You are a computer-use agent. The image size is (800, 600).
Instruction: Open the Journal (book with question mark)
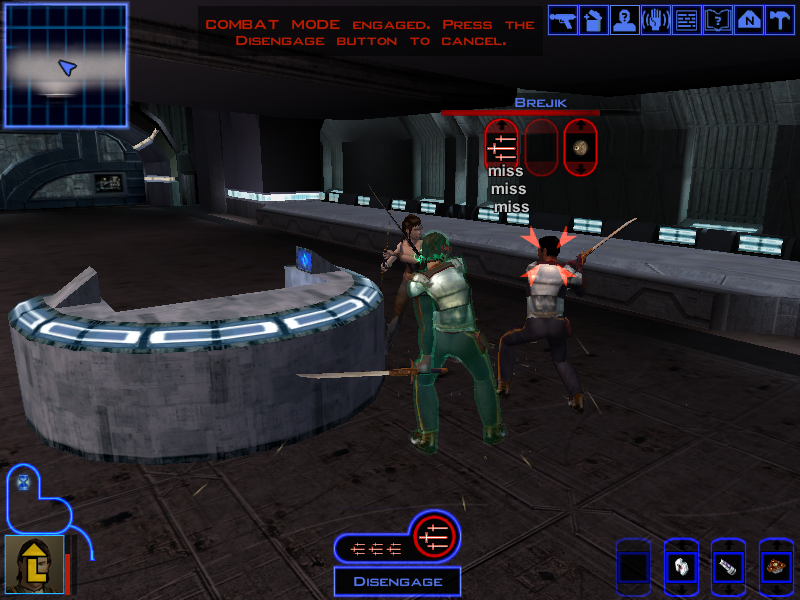718,20
